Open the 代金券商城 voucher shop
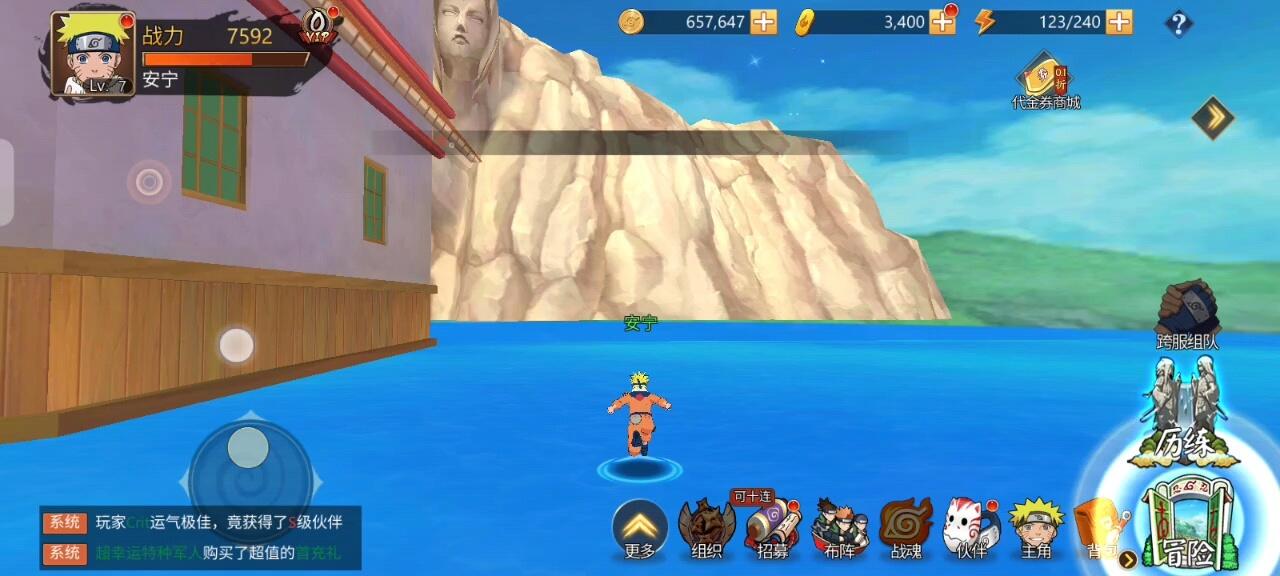Image resolution: width=1280 pixels, height=576 pixels. (1045, 80)
